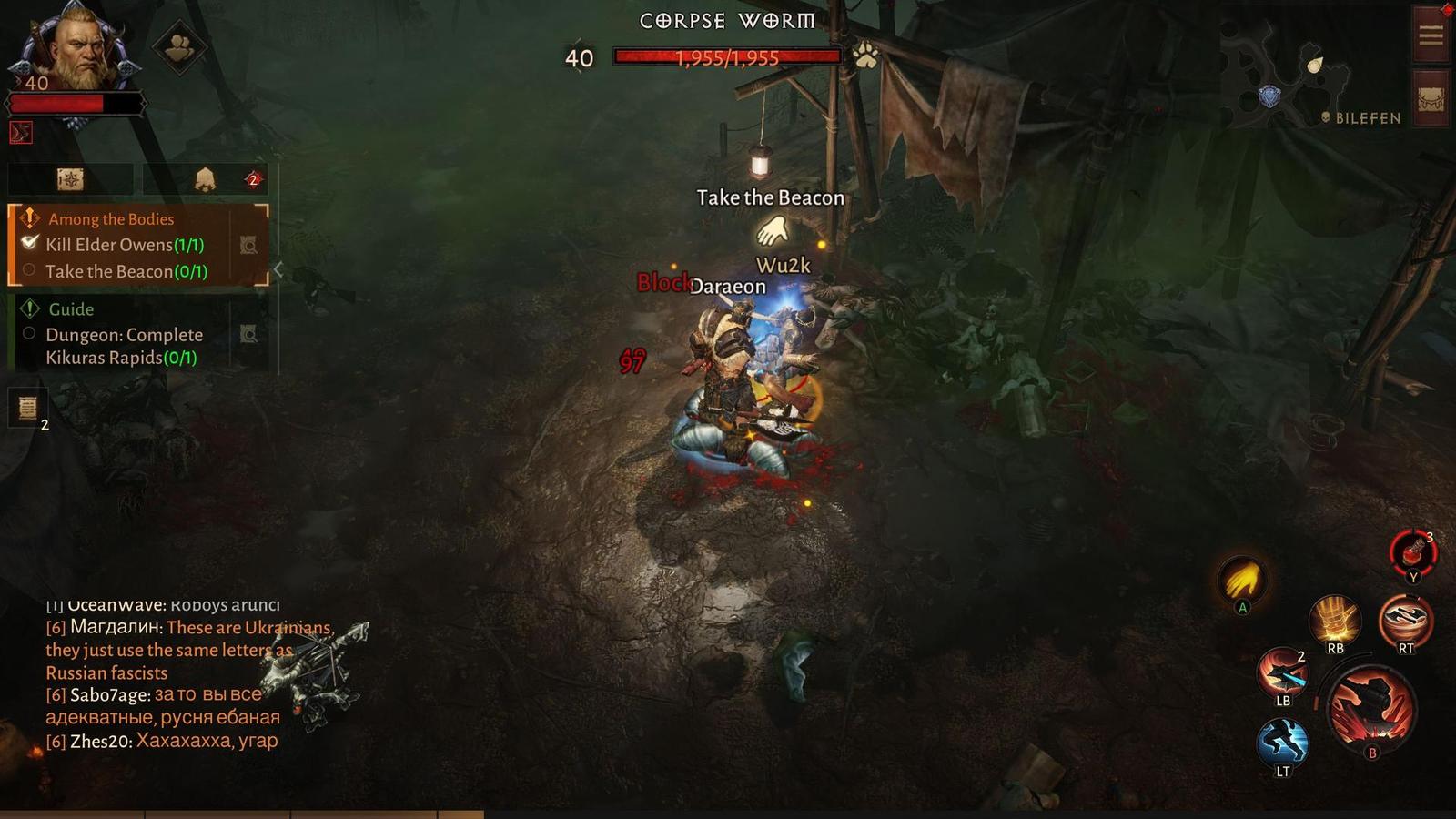Screen dimensions: 1456x819
Task: Click the checkmark beside Kill Elder Owens
Action: (x=30, y=244)
